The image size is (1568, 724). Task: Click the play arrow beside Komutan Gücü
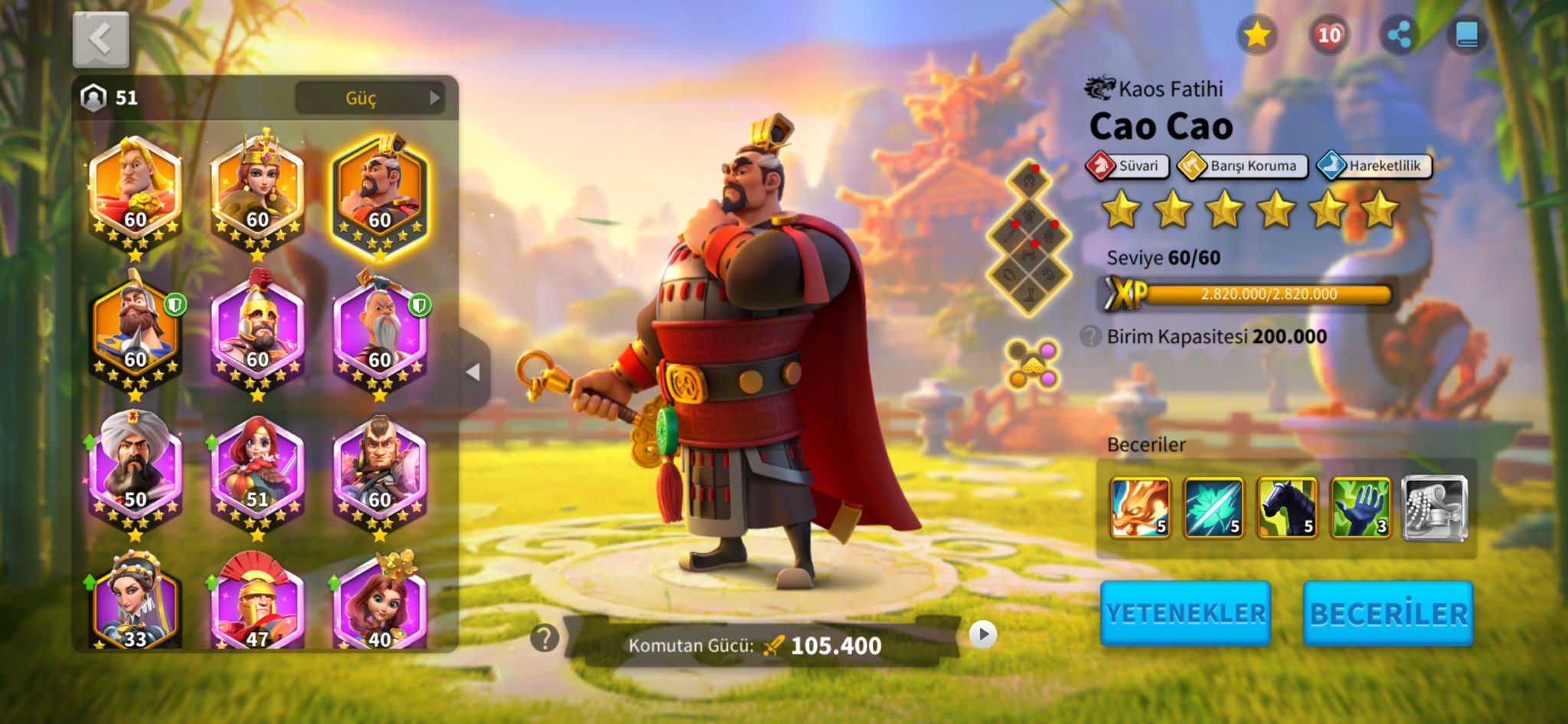983,634
